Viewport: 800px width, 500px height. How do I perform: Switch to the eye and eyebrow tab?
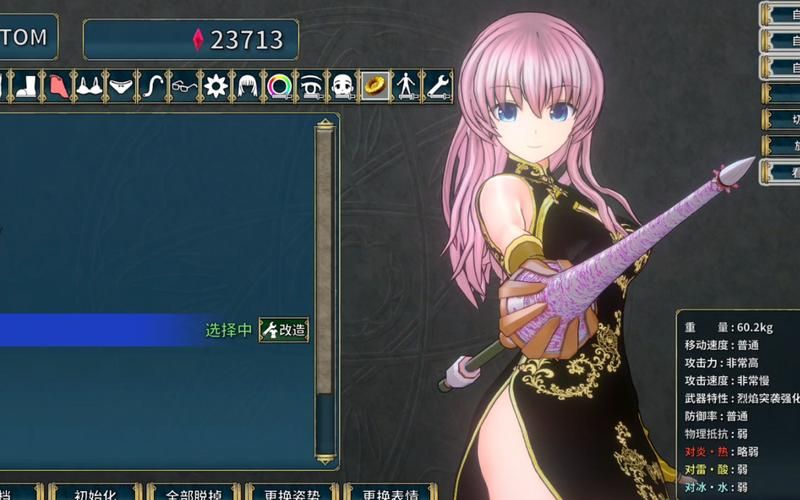tap(310, 86)
